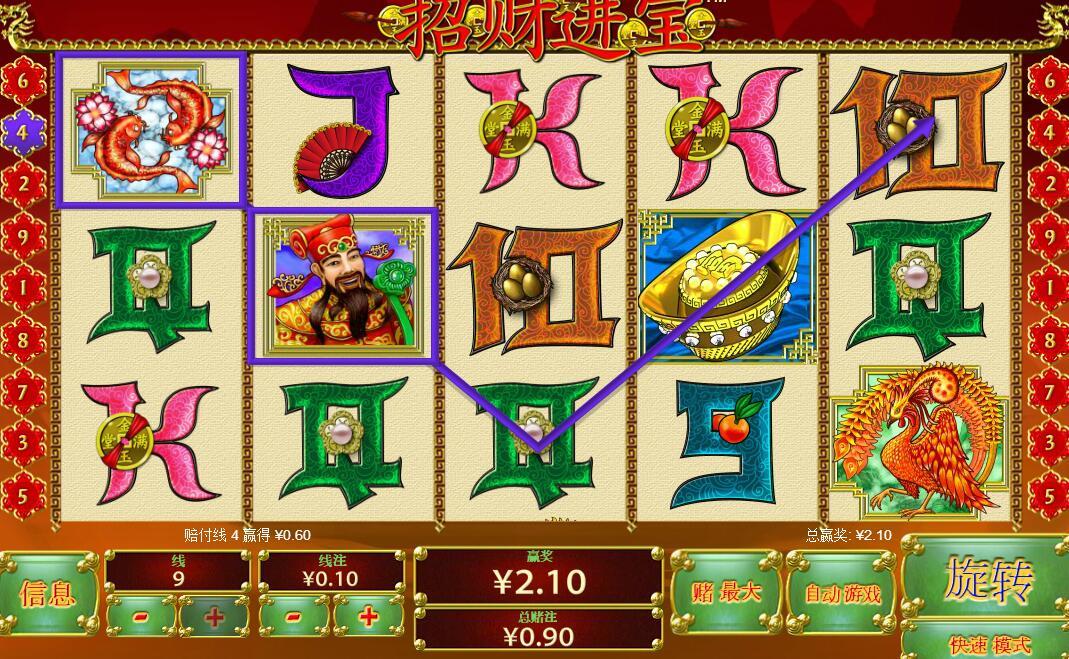Screen dimensions: 1069x659
Task: Choose payline marker 9 on the left edge
Action: (21, 236)
